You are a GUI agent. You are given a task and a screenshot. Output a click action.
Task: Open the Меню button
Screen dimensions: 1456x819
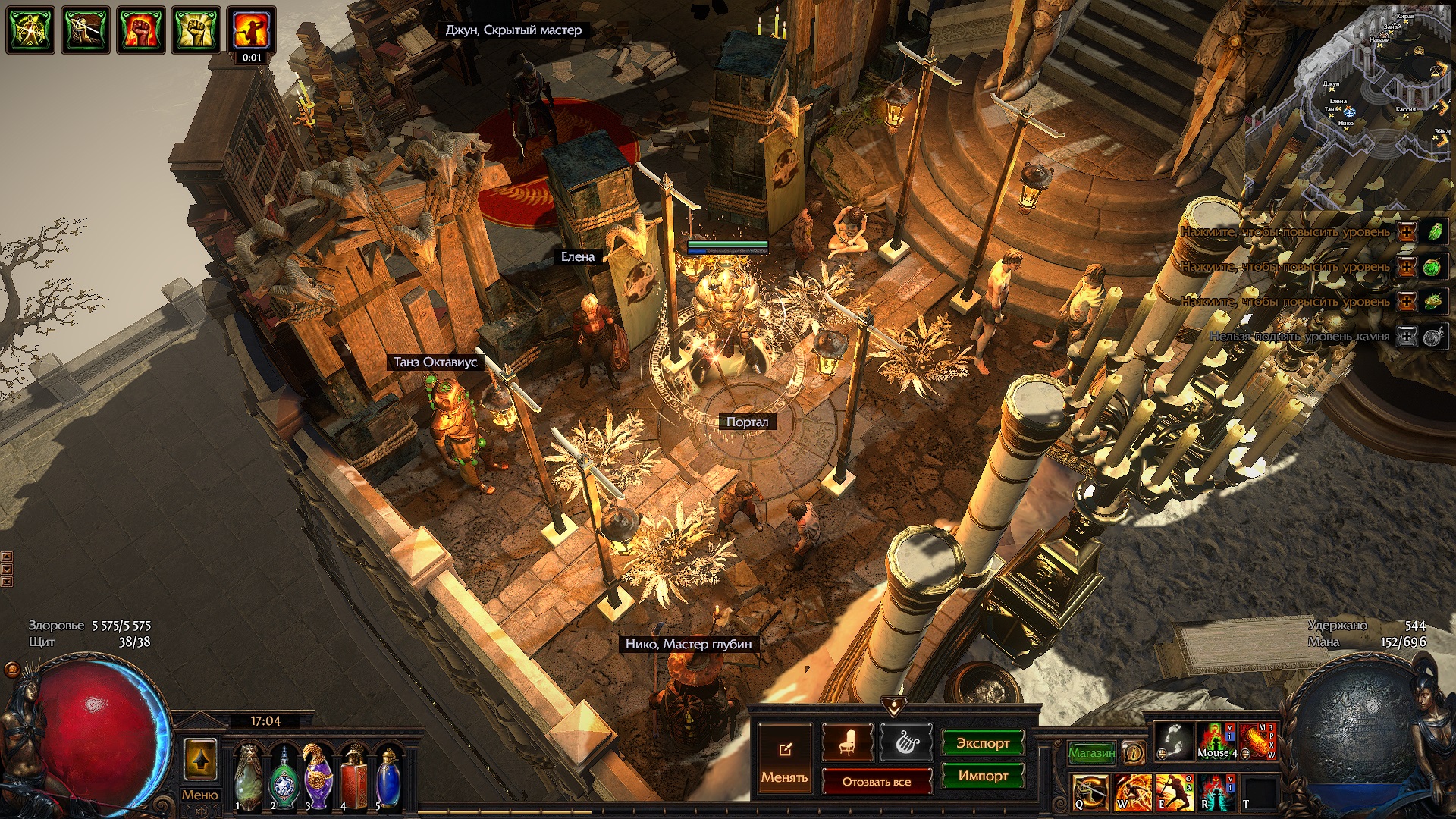tap(199, 795)
